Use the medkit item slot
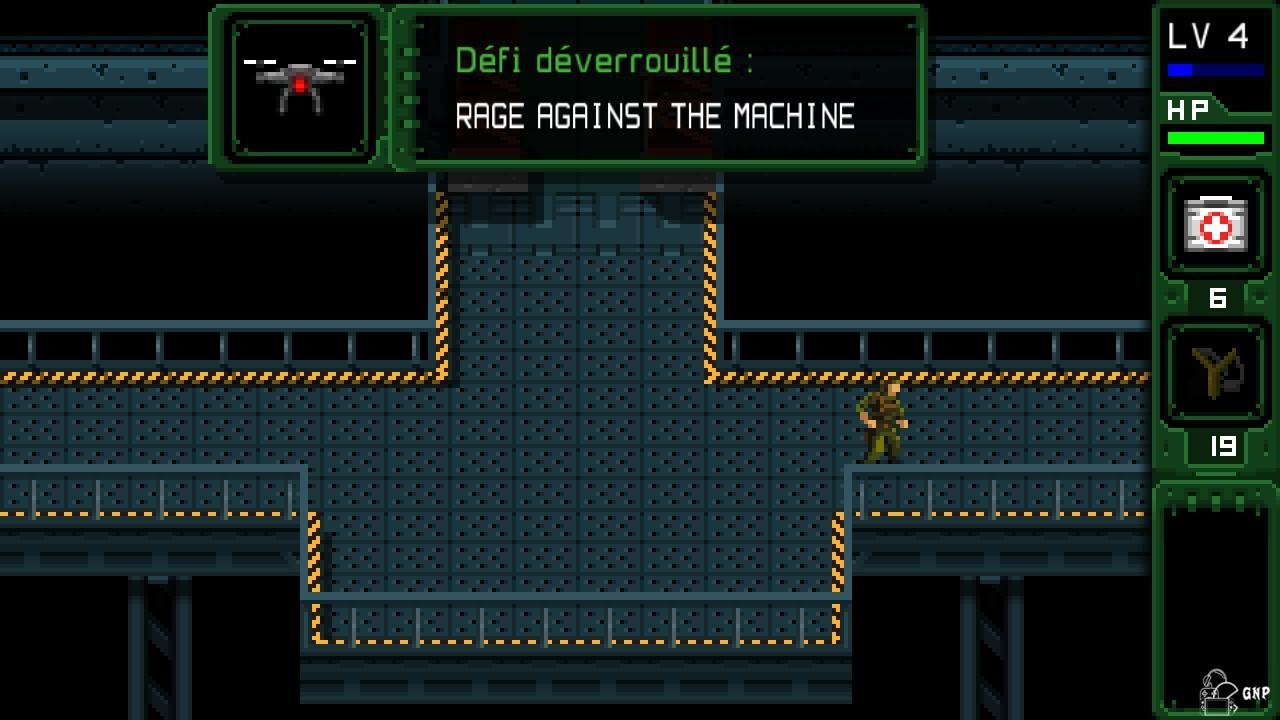The height and width of the screenshot is (720, 1280). click(1215, 224)
